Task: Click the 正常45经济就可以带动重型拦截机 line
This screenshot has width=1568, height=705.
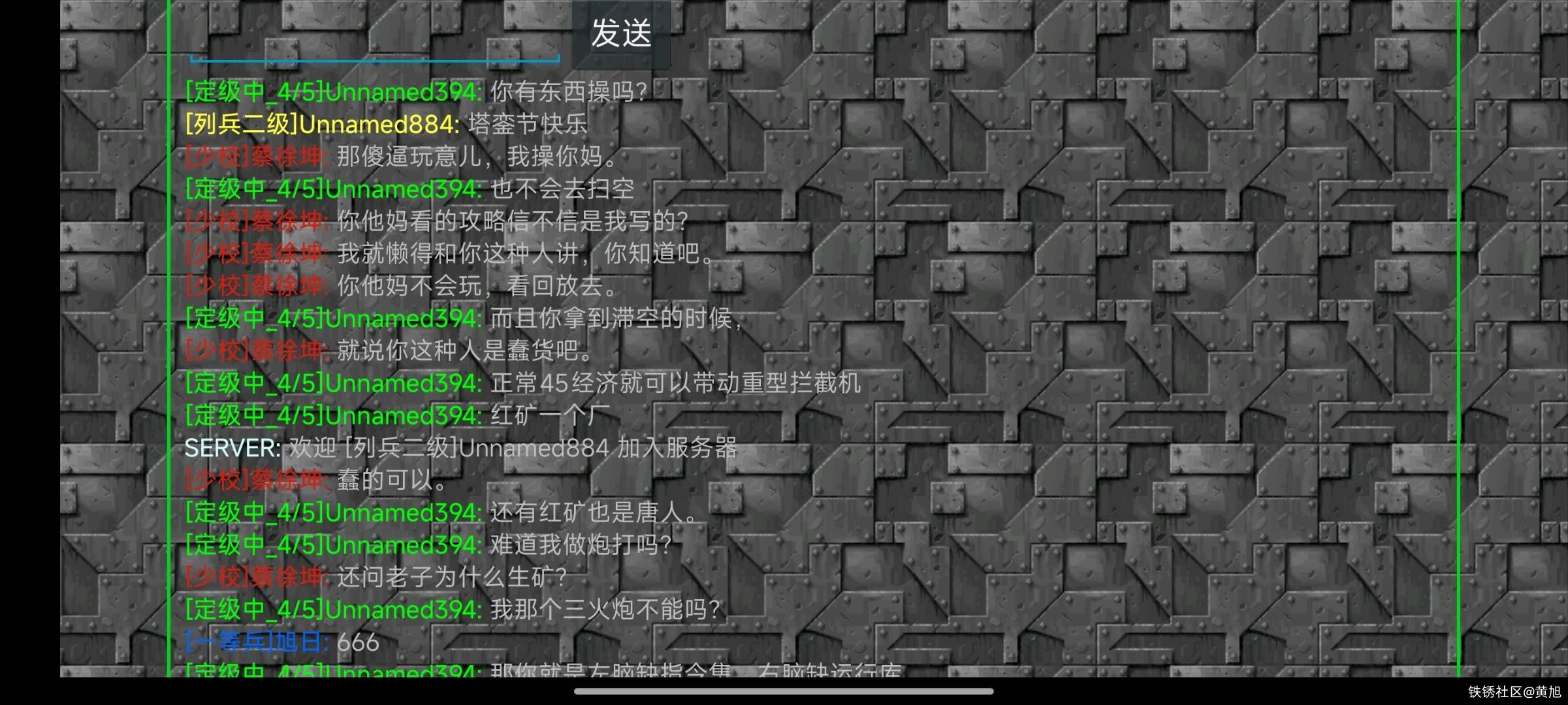Action: point(676,383)
